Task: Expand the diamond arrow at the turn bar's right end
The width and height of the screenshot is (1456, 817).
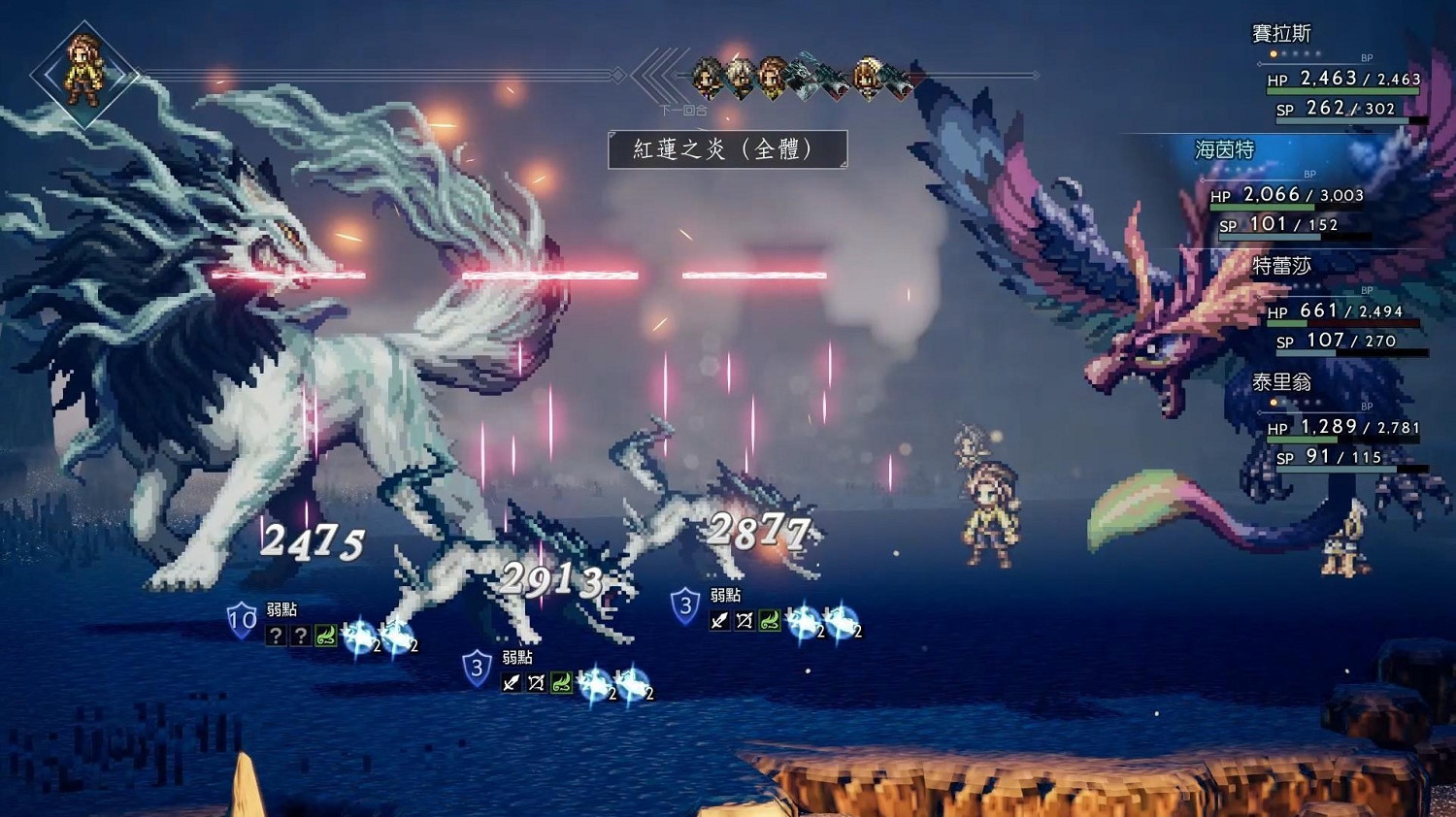Action: pyautogui.click(x=1036, y=75)
